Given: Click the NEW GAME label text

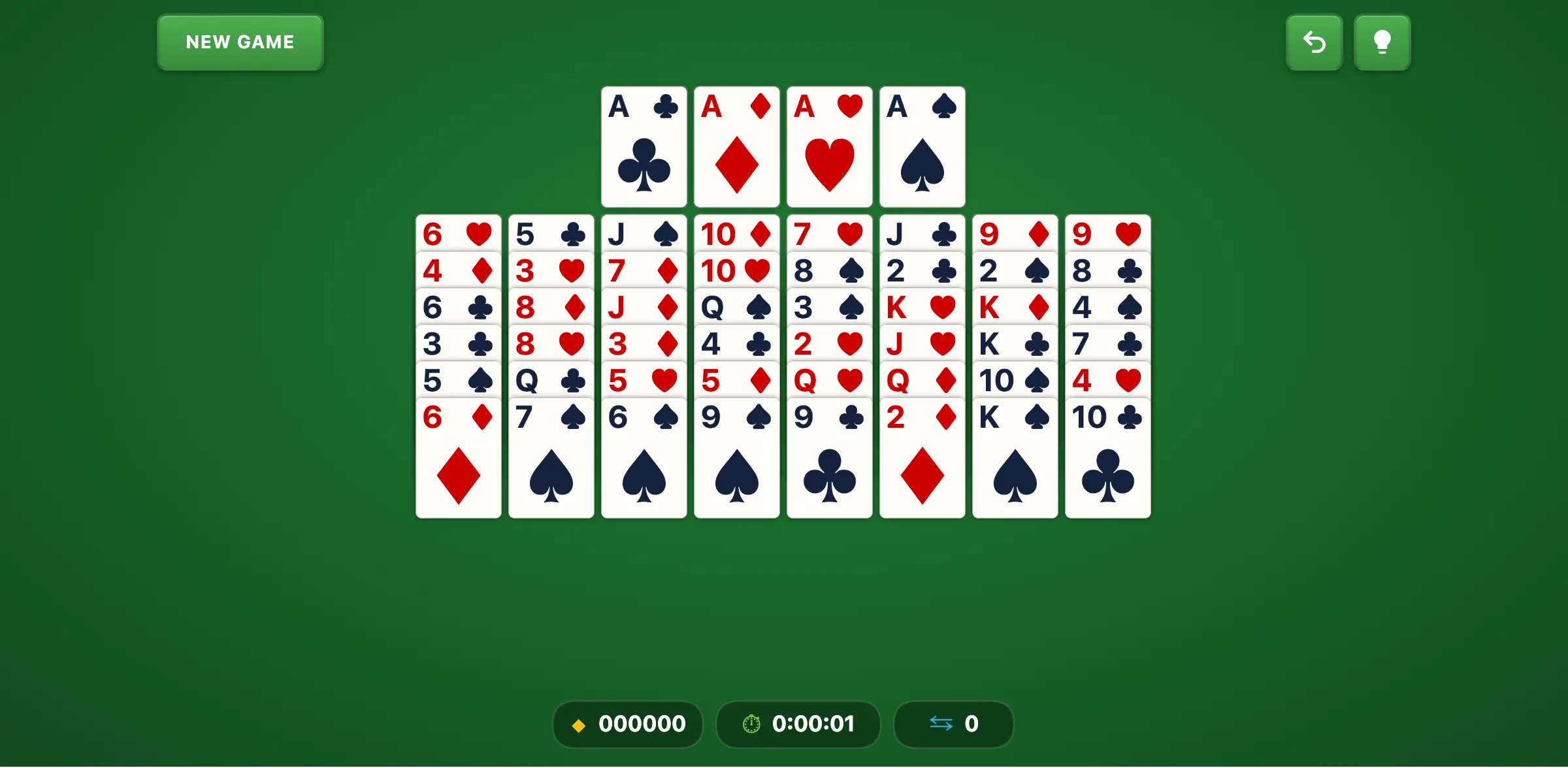Looking at the screenshot, I should click(x=240, y=42).
